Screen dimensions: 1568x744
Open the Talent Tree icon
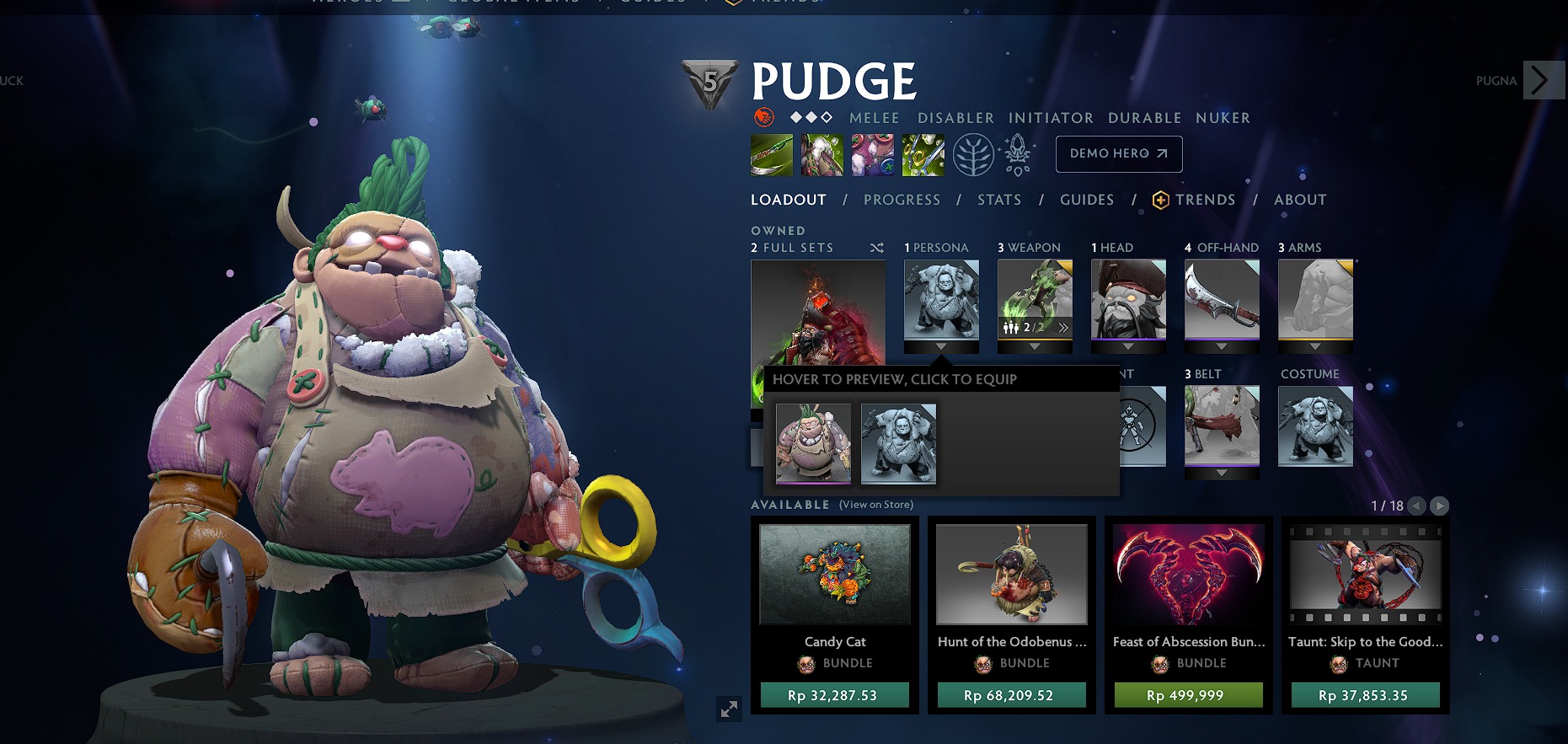coord(973,154)
